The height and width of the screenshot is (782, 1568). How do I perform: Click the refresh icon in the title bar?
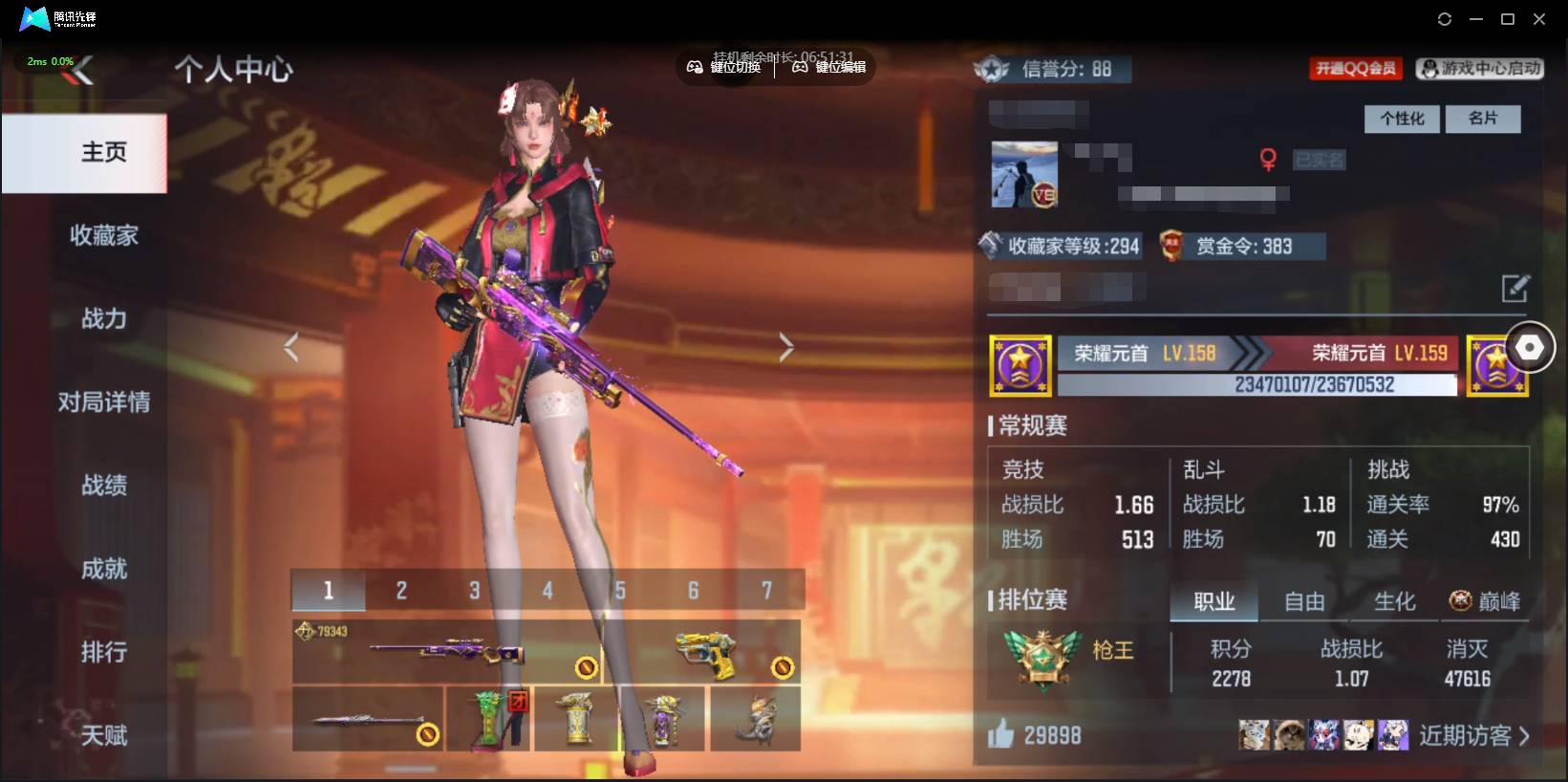[x=1444, y=18]
